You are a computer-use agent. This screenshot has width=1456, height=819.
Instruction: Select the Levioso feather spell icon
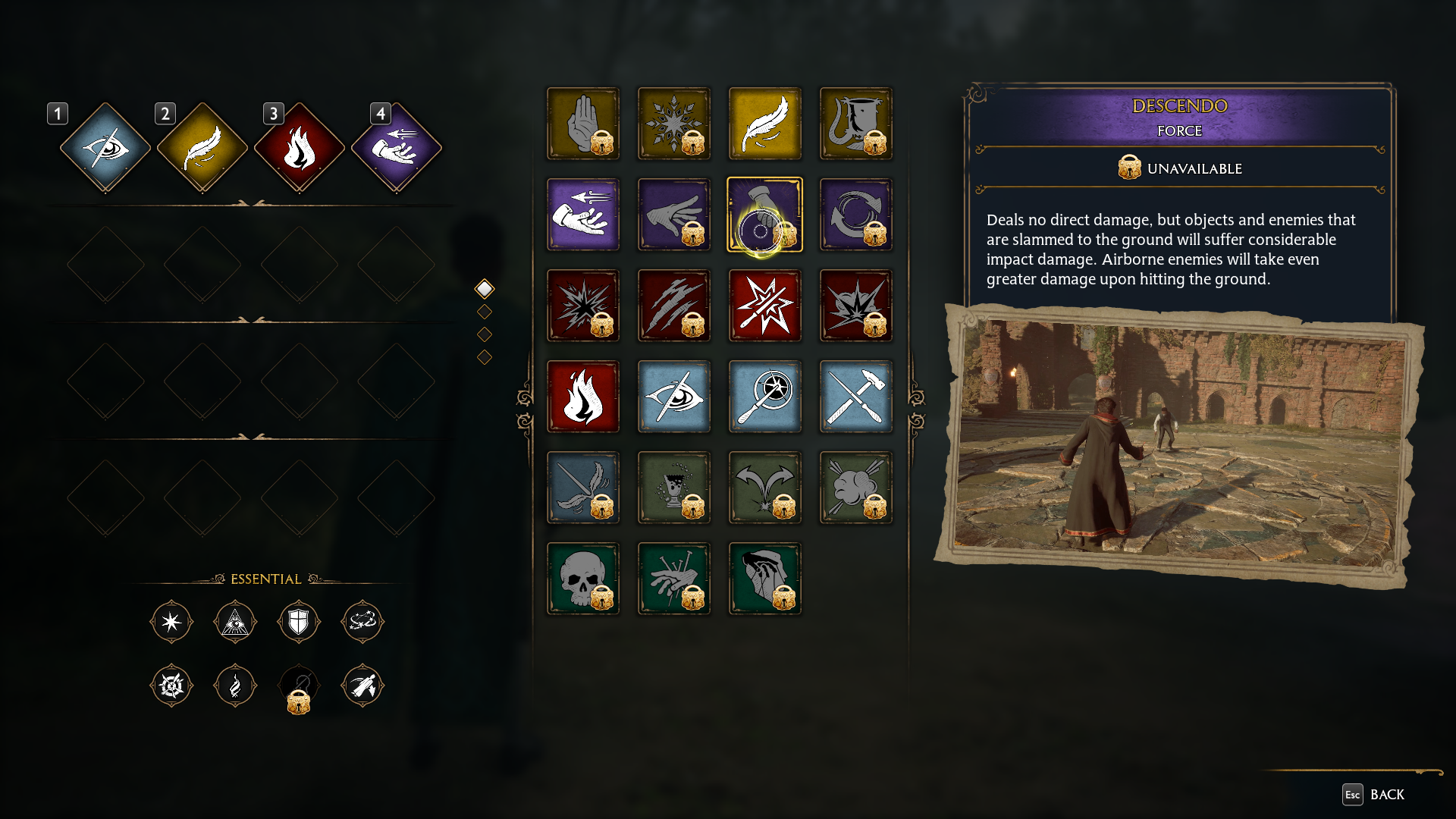tap(764, 124)
